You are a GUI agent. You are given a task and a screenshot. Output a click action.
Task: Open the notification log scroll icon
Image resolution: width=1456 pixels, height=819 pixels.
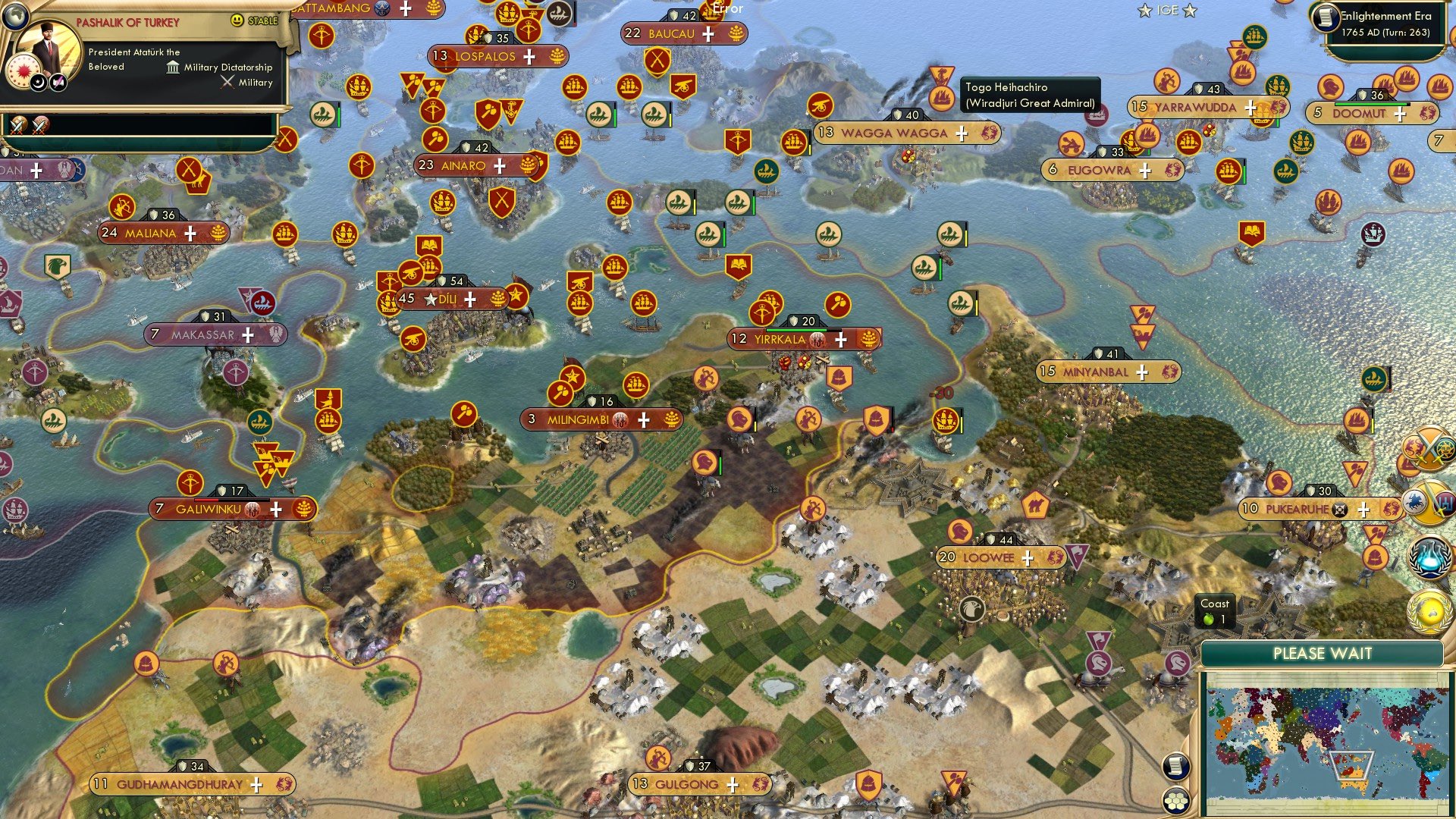(1175, 767)
